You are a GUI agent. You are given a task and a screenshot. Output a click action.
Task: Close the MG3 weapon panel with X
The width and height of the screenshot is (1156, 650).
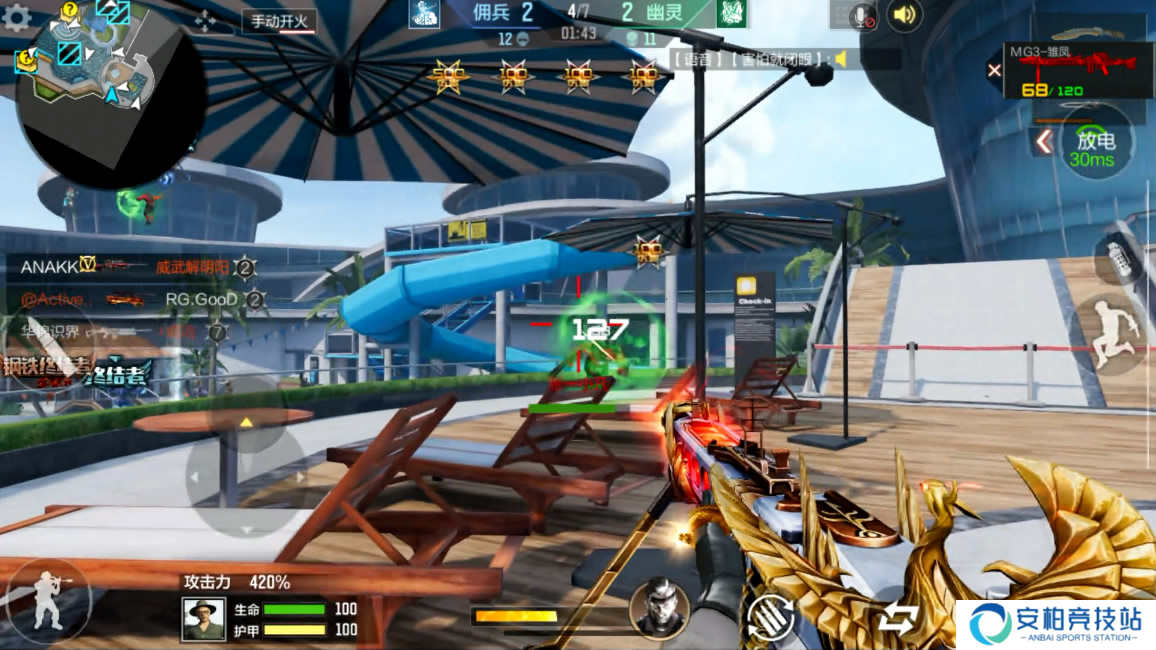click(x=994, y=70)
